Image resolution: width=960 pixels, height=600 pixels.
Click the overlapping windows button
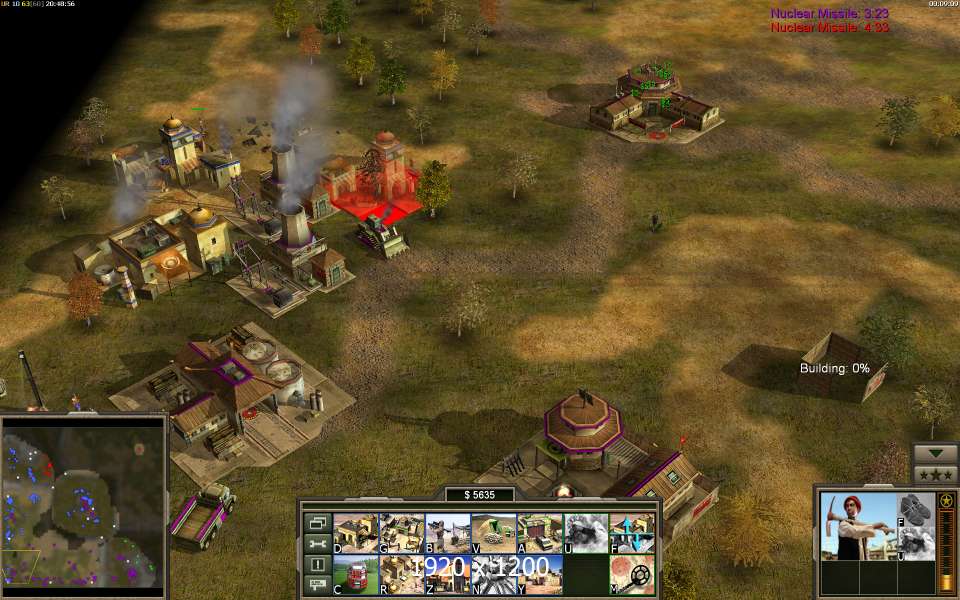317,522
